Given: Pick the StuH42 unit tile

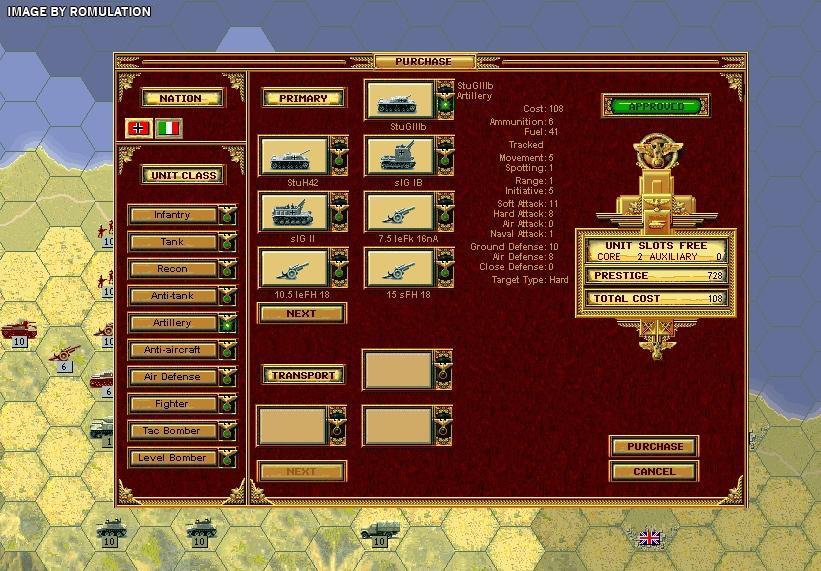Looking at the screenshot, I should pyautogui.click(x=293, y=156).
